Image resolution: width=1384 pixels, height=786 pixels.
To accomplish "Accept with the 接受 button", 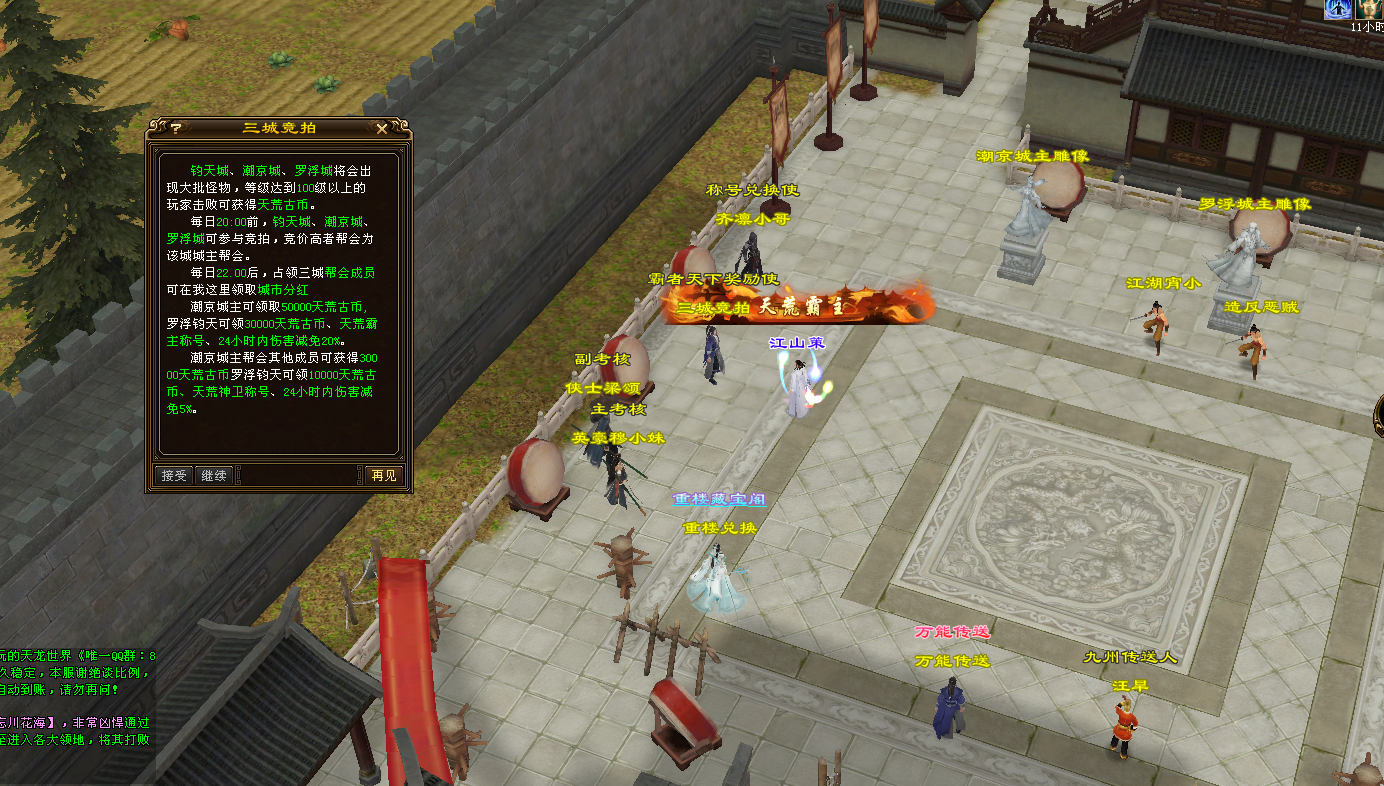I will pos(174,475).
